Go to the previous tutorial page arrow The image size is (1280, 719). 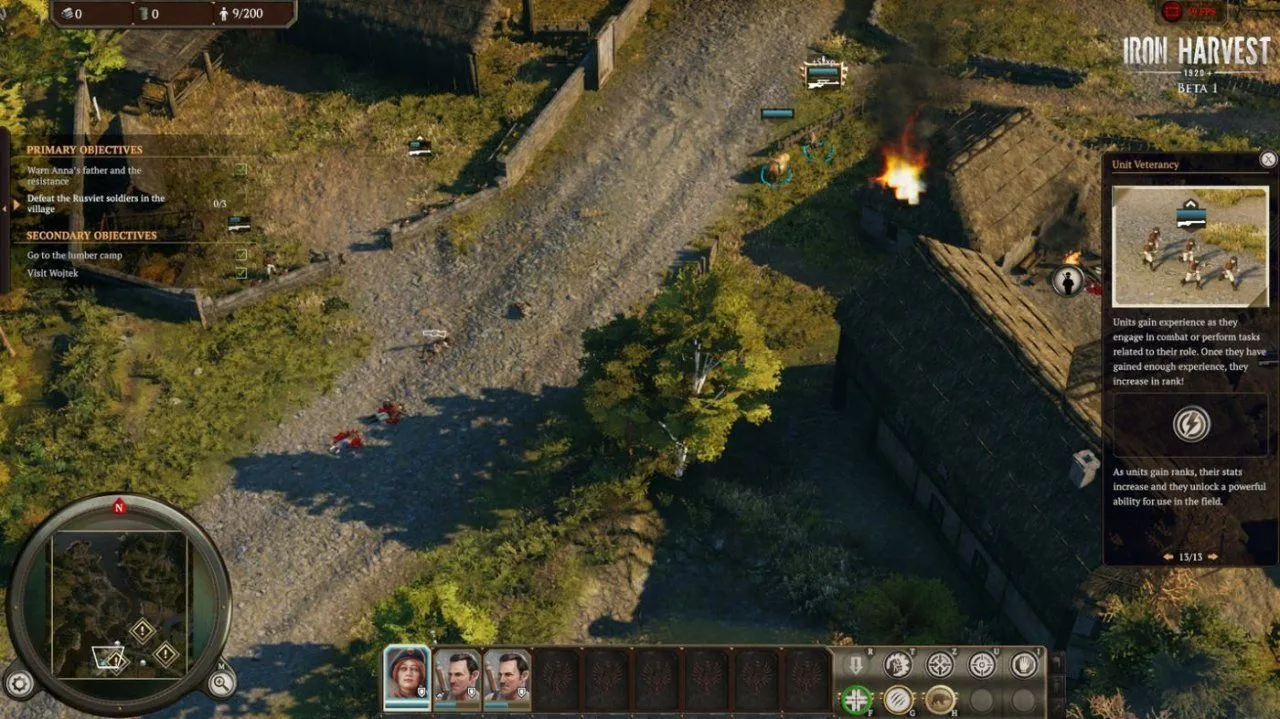pyautogui.click(x=1166, y=557)
